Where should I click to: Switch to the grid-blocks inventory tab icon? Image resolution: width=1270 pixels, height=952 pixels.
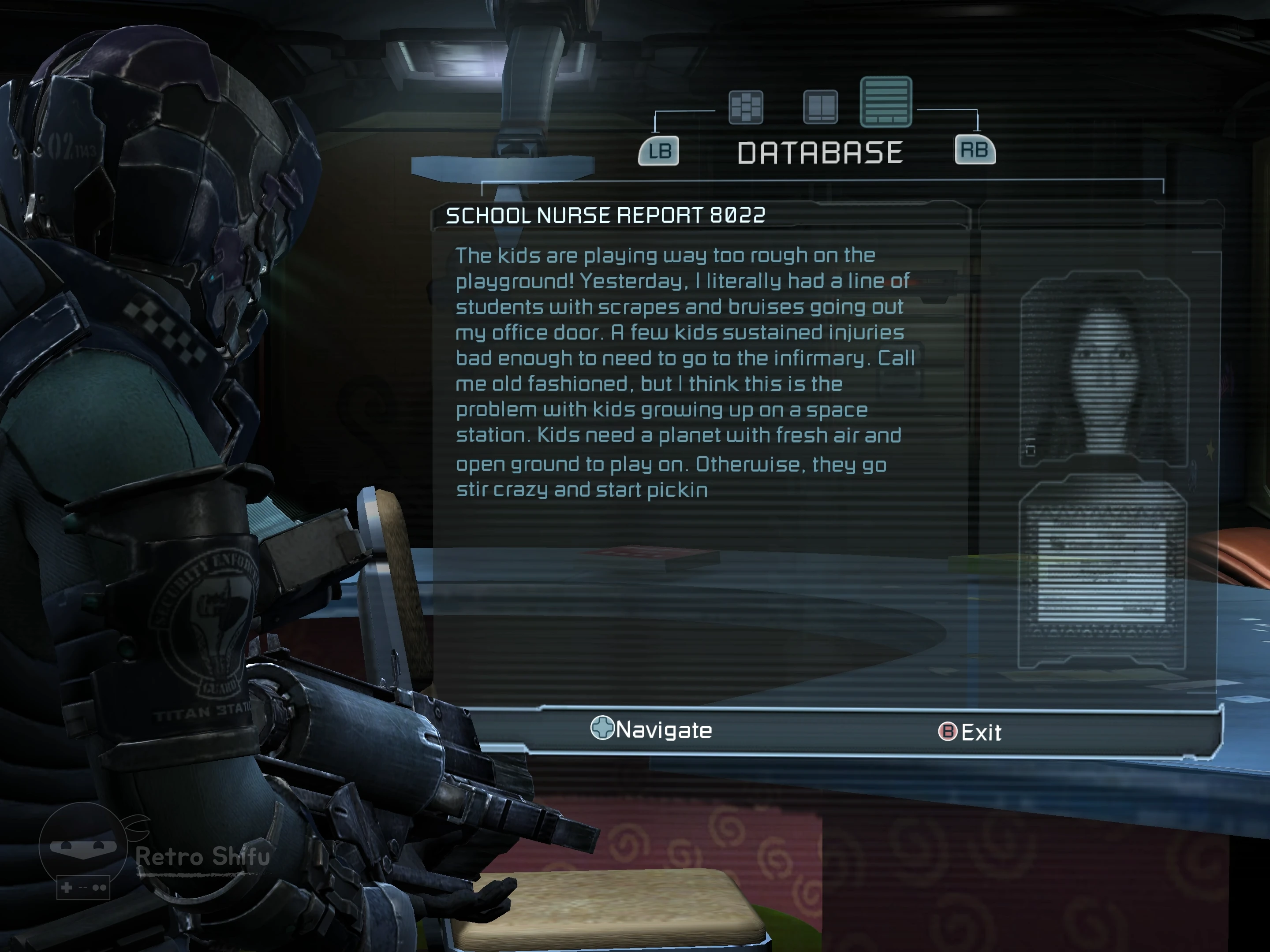click(745, 107)
